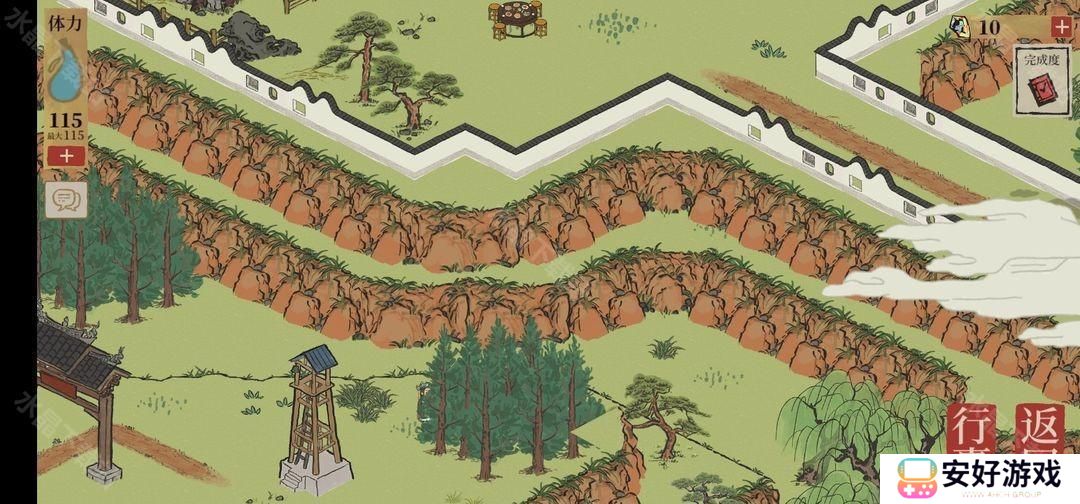Open the 完成度 completion book
1080x504 pixels.
click(1041, 83)
